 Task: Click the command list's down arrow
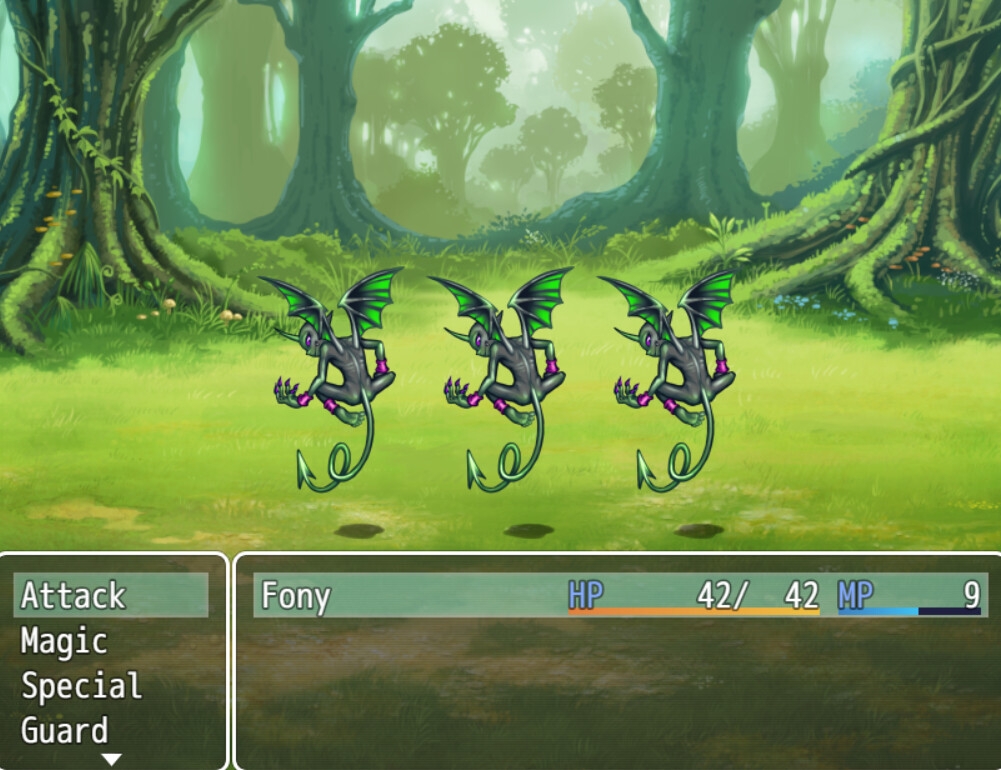click(x=111, y=760)
